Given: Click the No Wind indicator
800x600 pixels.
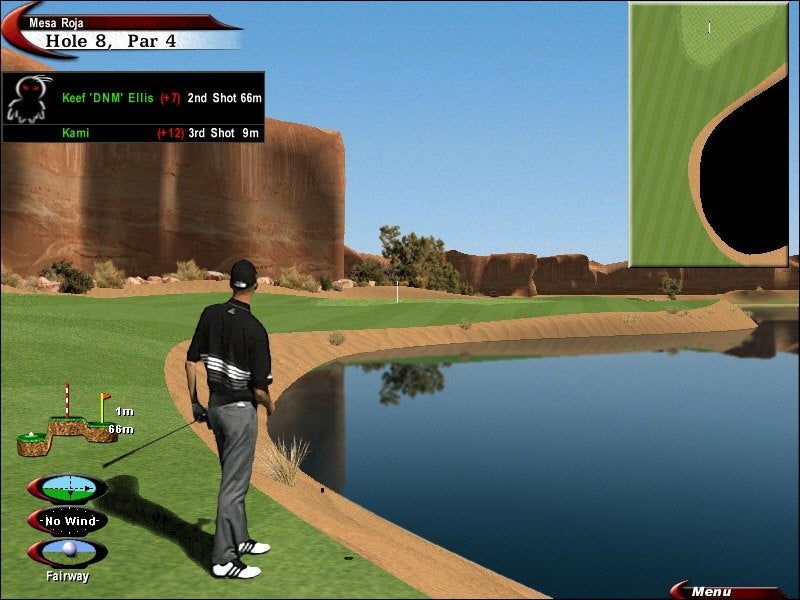Looking at the screenshot, I should (68, 521).
